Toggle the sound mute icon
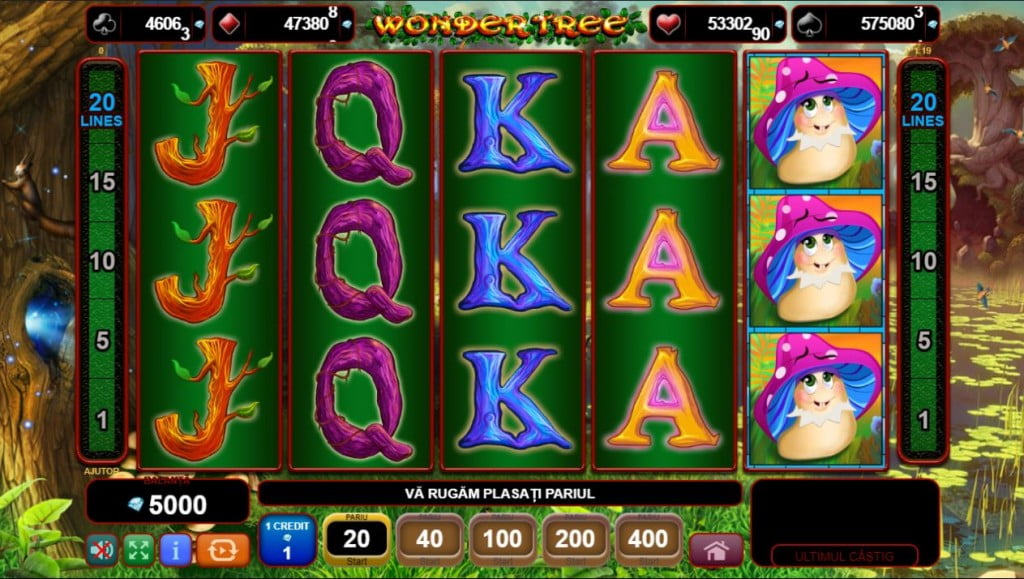 [101, 549]
